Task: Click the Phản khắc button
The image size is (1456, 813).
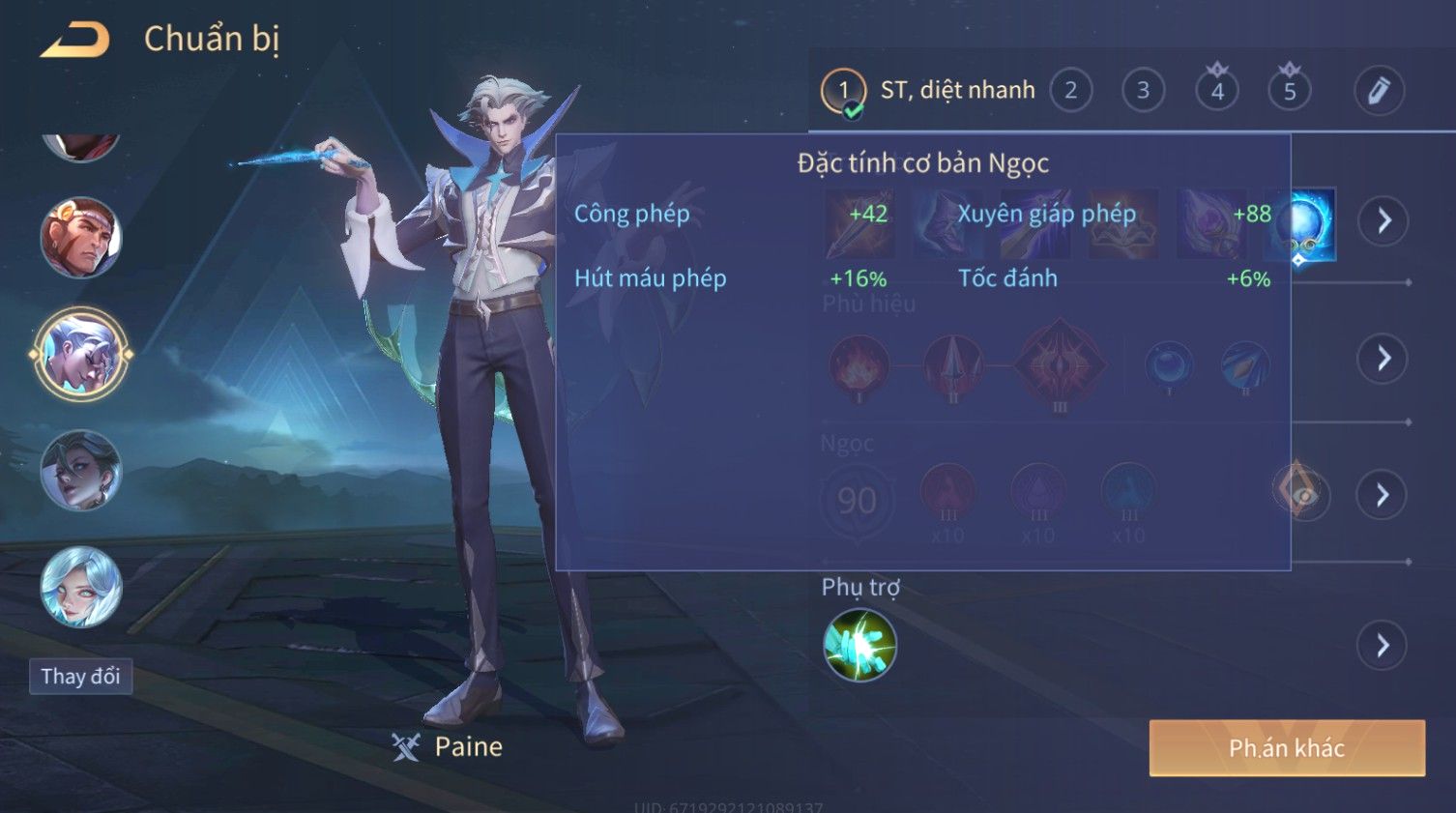Action: point(1286,747)
